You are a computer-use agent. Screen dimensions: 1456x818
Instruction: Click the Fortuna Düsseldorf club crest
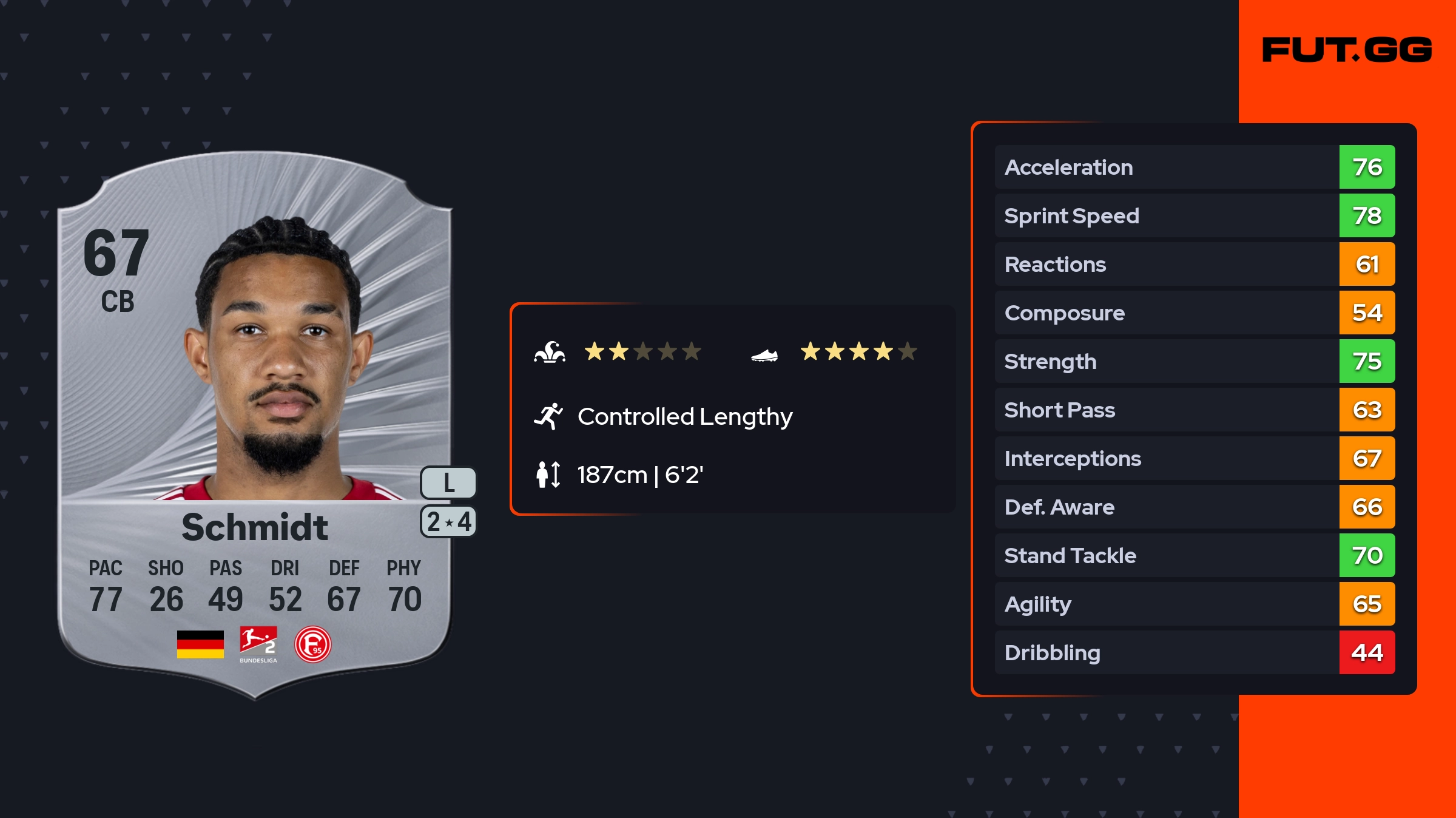click(x=313, y=644)
